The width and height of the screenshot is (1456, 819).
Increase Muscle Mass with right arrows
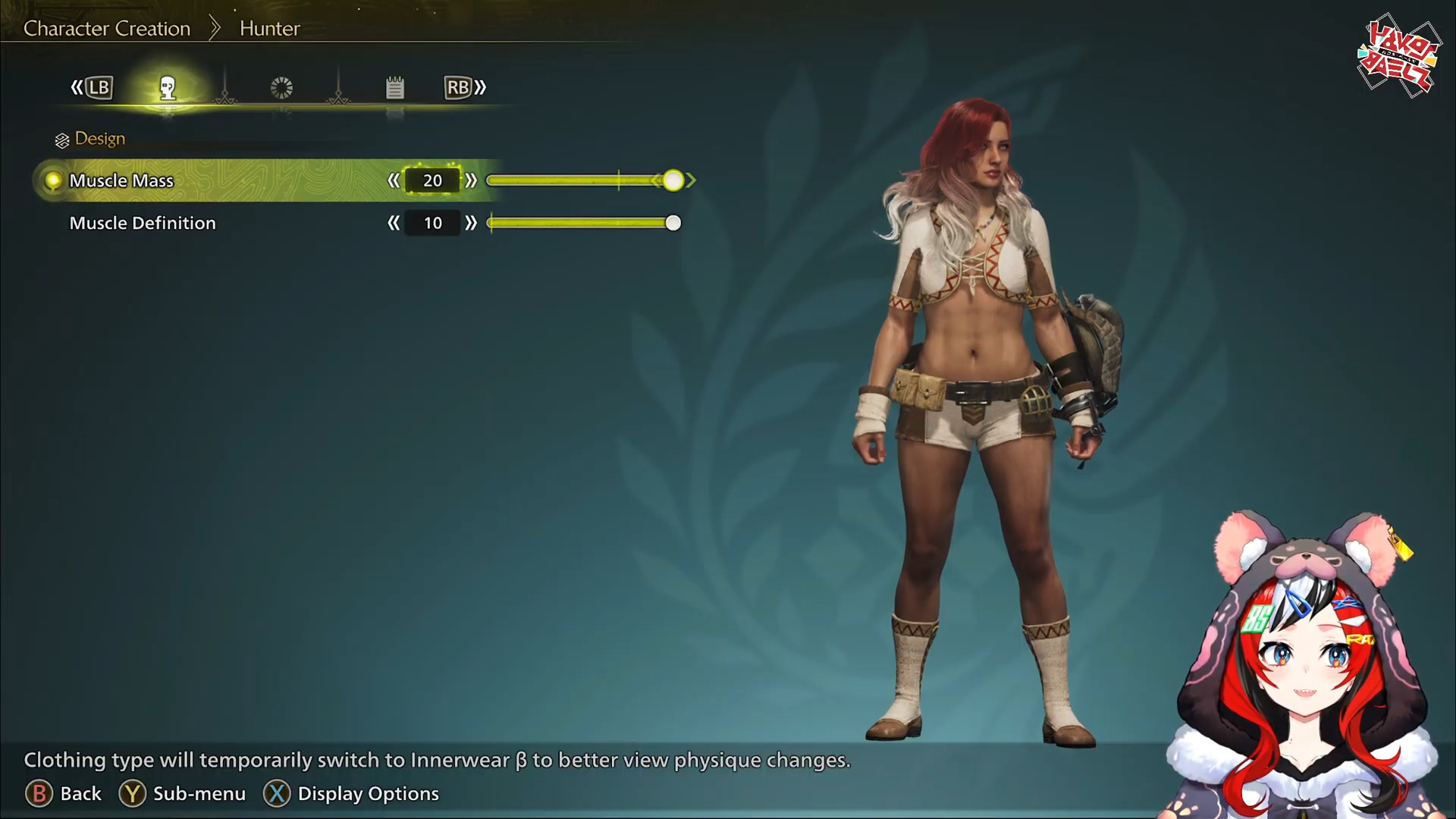[x=471, y=180]
